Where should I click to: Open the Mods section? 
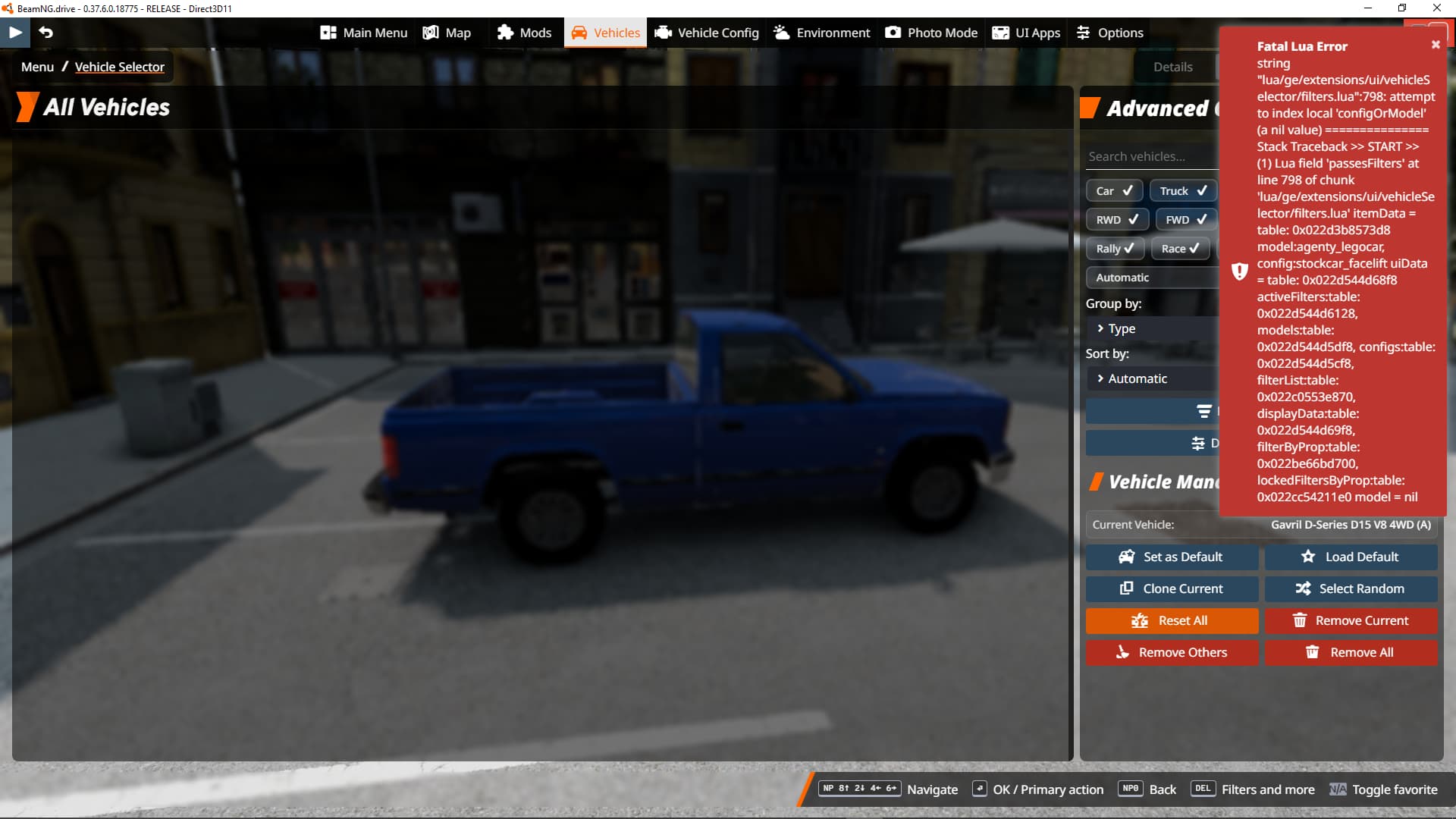[524, 33]
